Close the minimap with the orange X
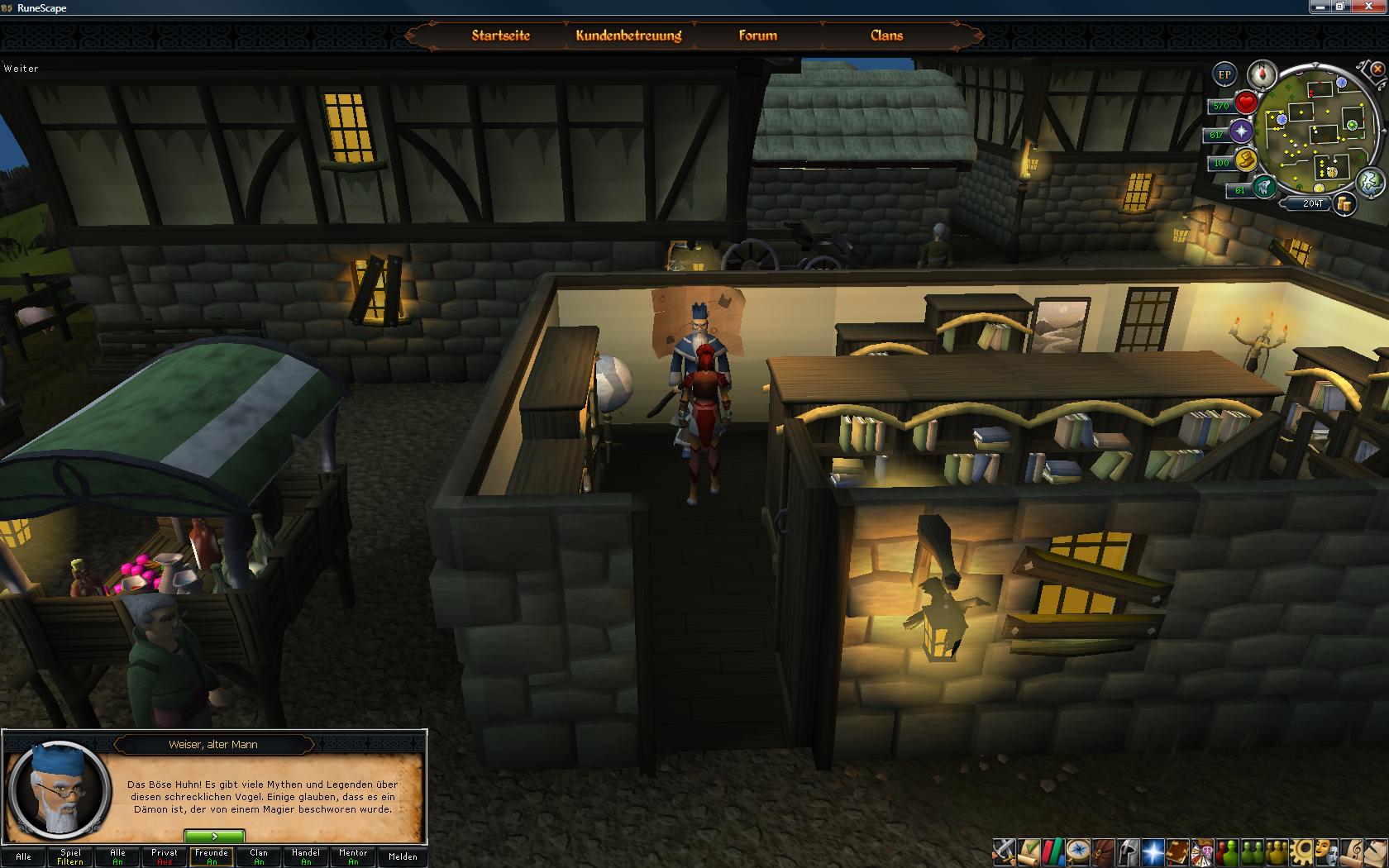 point(1377,69)
